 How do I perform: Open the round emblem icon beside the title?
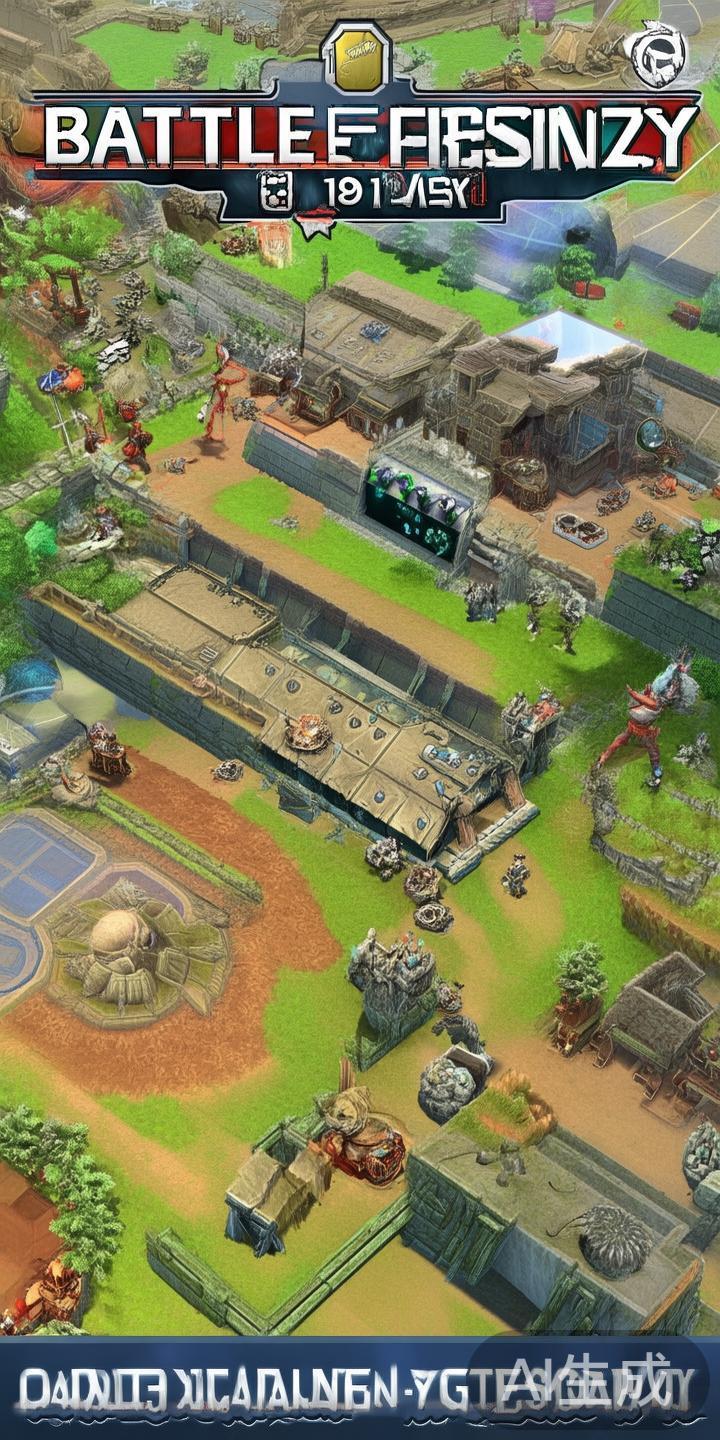pyautogui.click(x=654, y=56)
